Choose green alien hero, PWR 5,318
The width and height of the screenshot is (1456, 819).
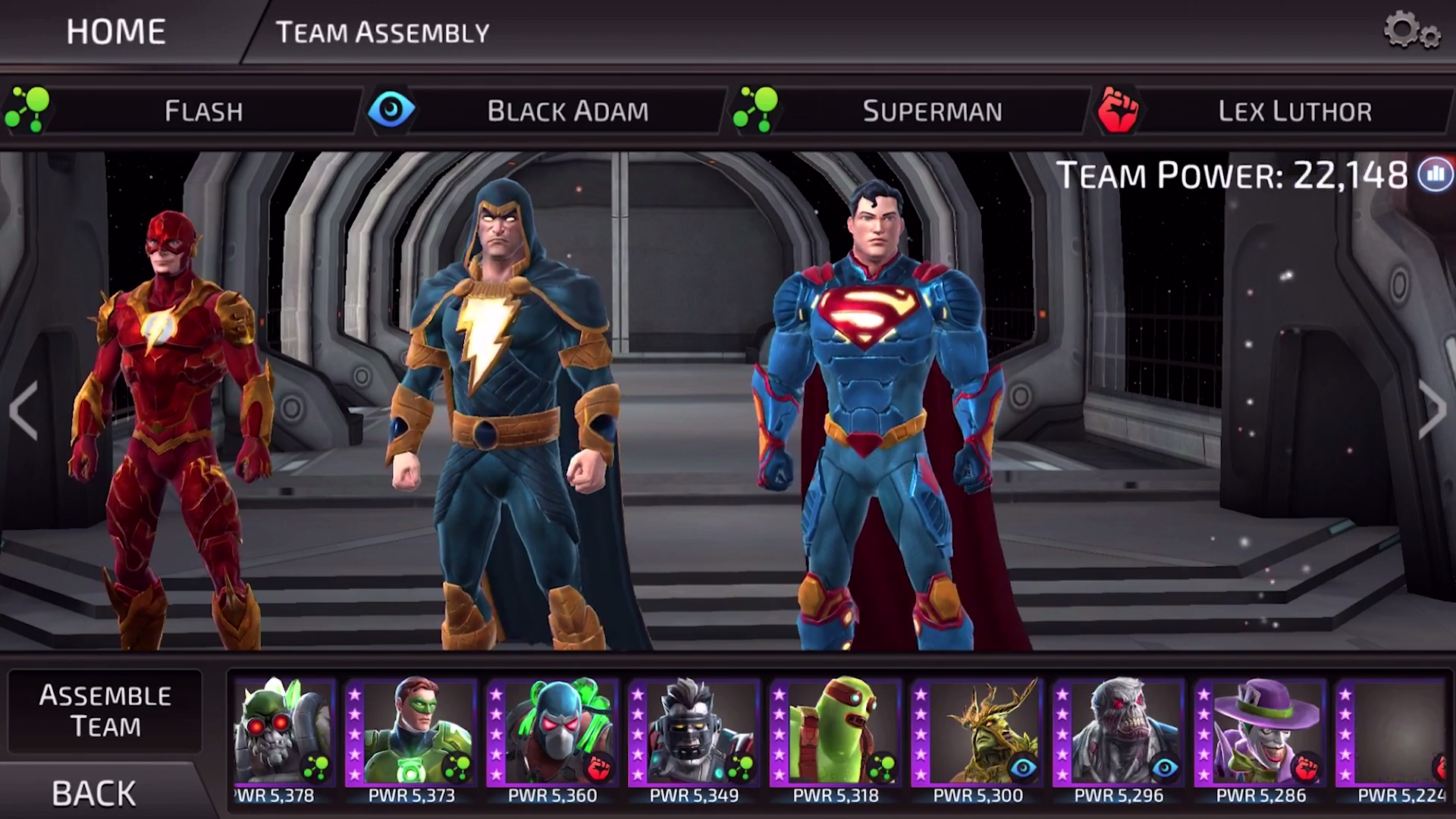[835, 732]
